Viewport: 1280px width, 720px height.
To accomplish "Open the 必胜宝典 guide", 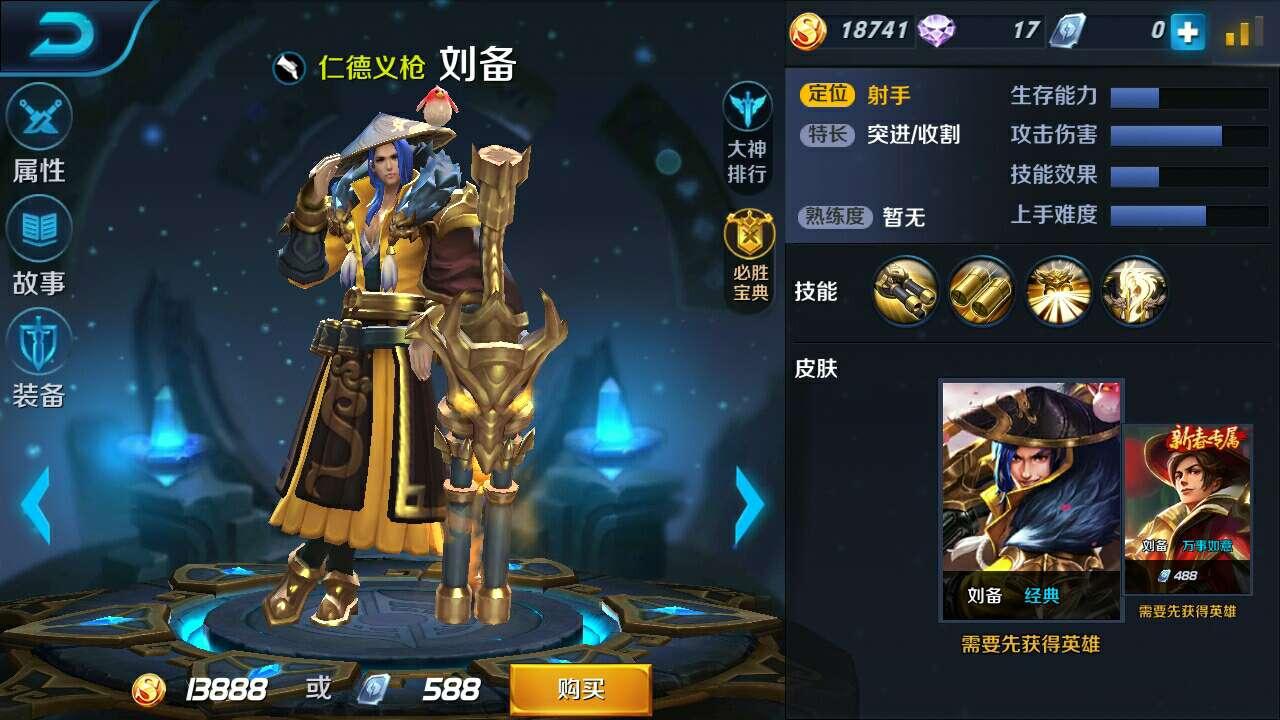I will [x=748, y=257].
